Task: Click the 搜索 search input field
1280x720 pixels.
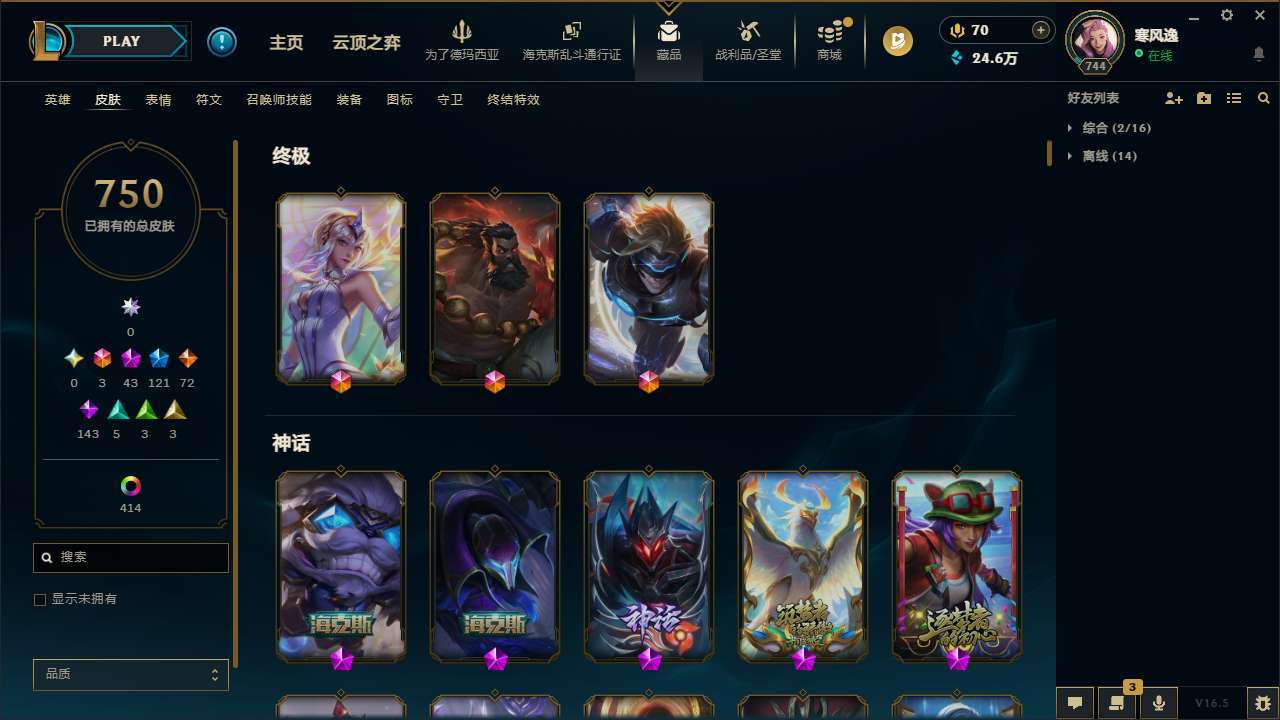Action: tap(130, 558)
